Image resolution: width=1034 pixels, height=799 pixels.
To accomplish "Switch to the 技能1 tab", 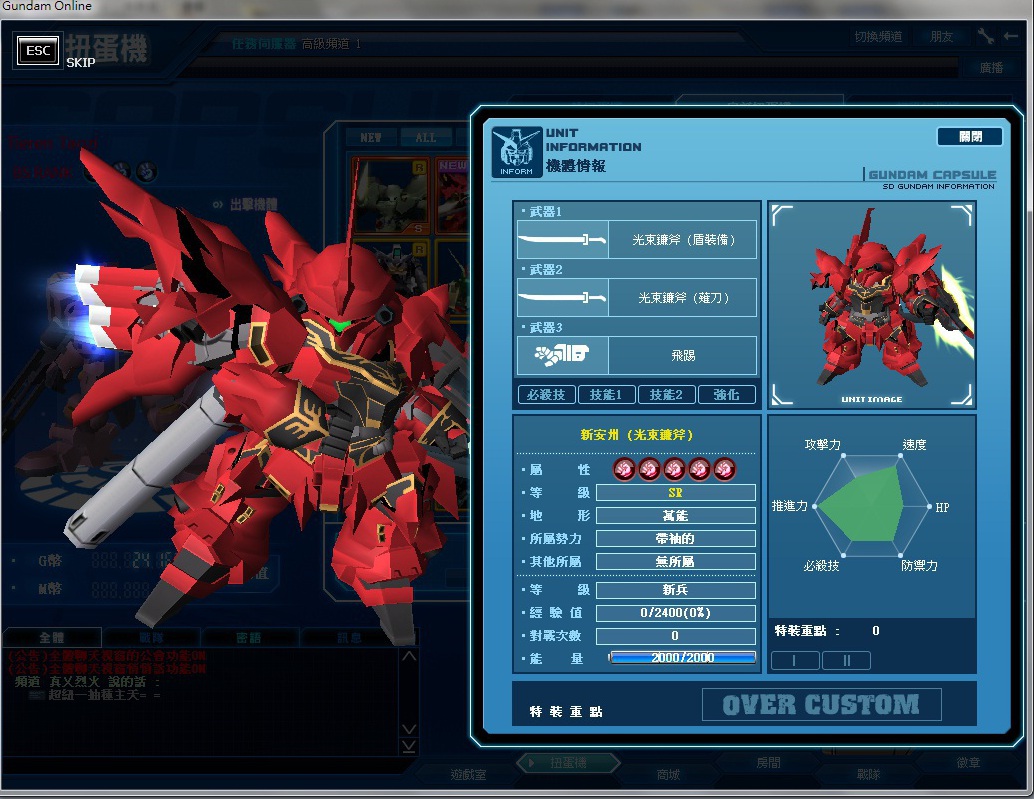I will click(x=606, y=395).
